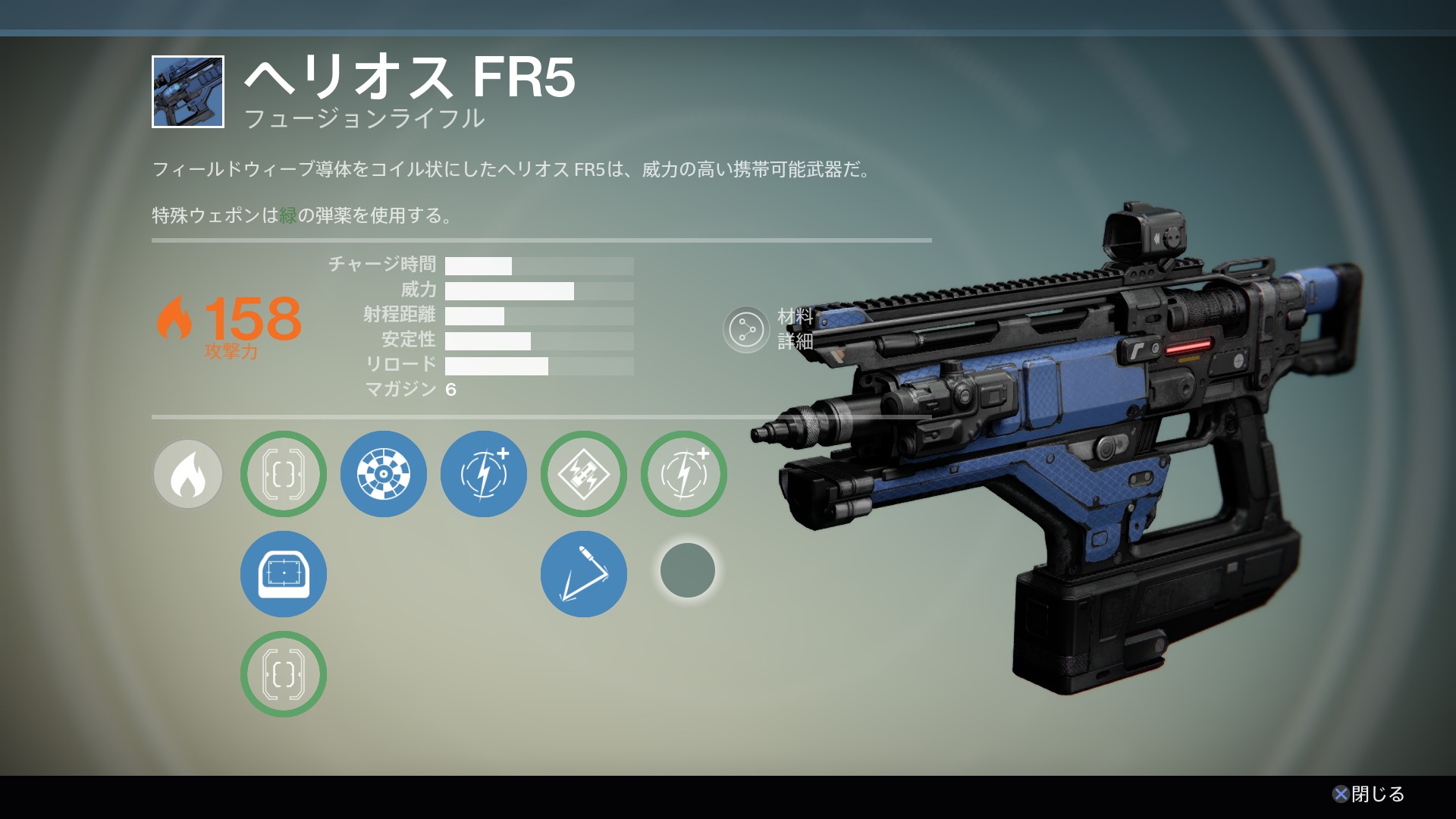Activate the blue-filled lightning bolt perk
Viewport: 1456px width, 819px height.
484,475
